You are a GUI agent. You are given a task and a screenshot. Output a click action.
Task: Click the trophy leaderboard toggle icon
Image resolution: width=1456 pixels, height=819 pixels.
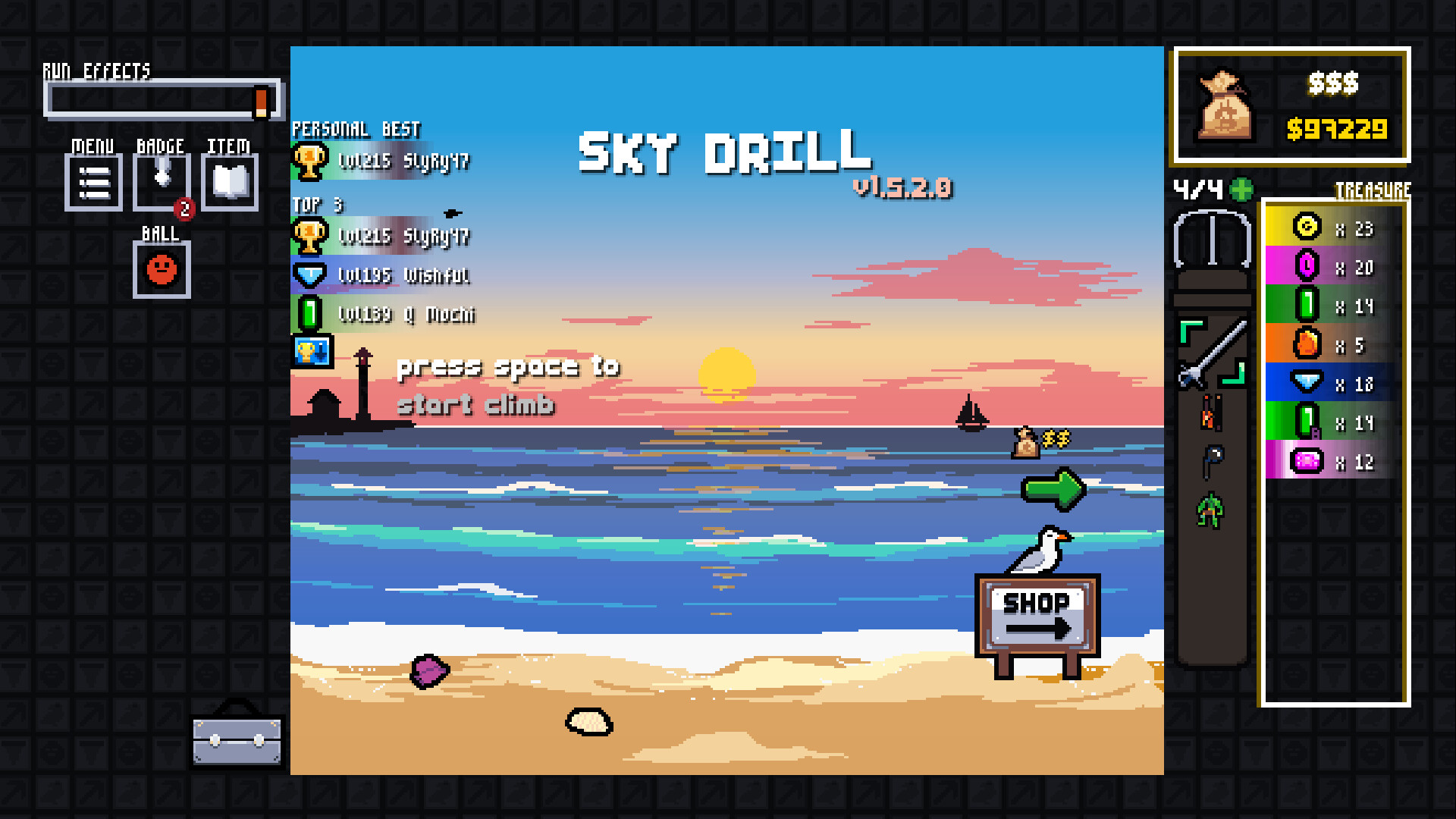click(x=313, y=351)
